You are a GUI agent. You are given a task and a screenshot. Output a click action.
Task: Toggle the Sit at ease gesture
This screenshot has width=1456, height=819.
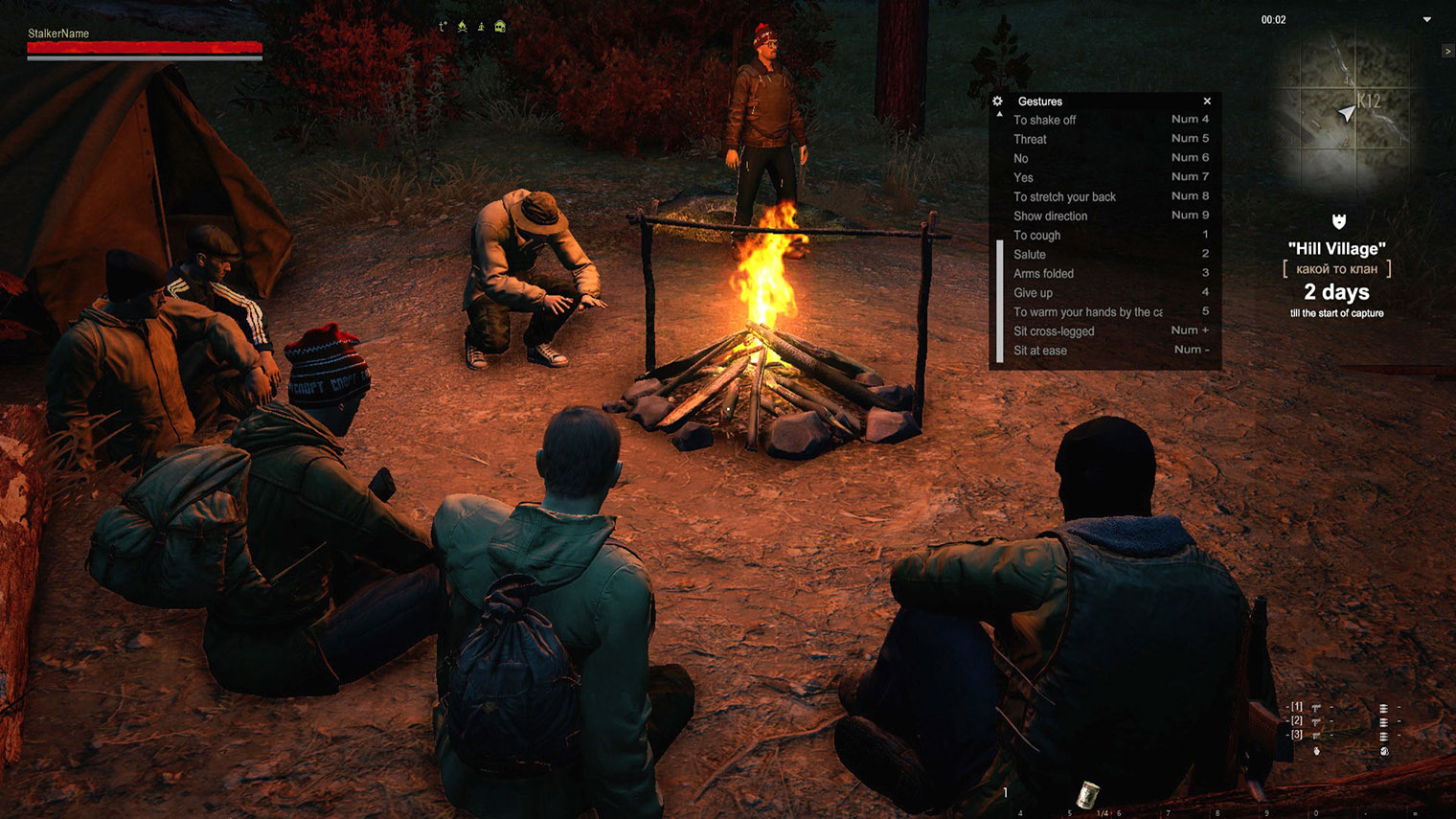pos(1039,351)
